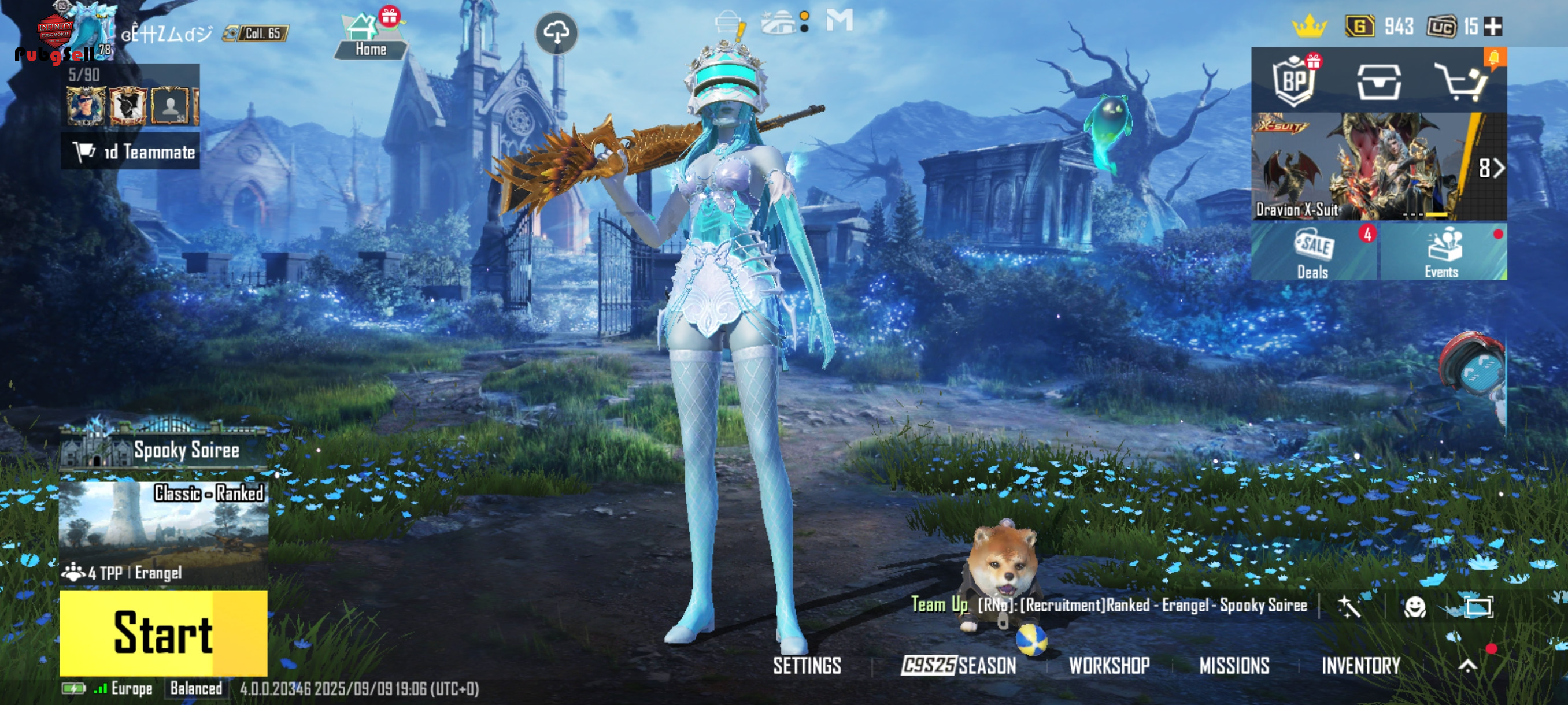Open the emote smiley icon

click(1415, 606)
